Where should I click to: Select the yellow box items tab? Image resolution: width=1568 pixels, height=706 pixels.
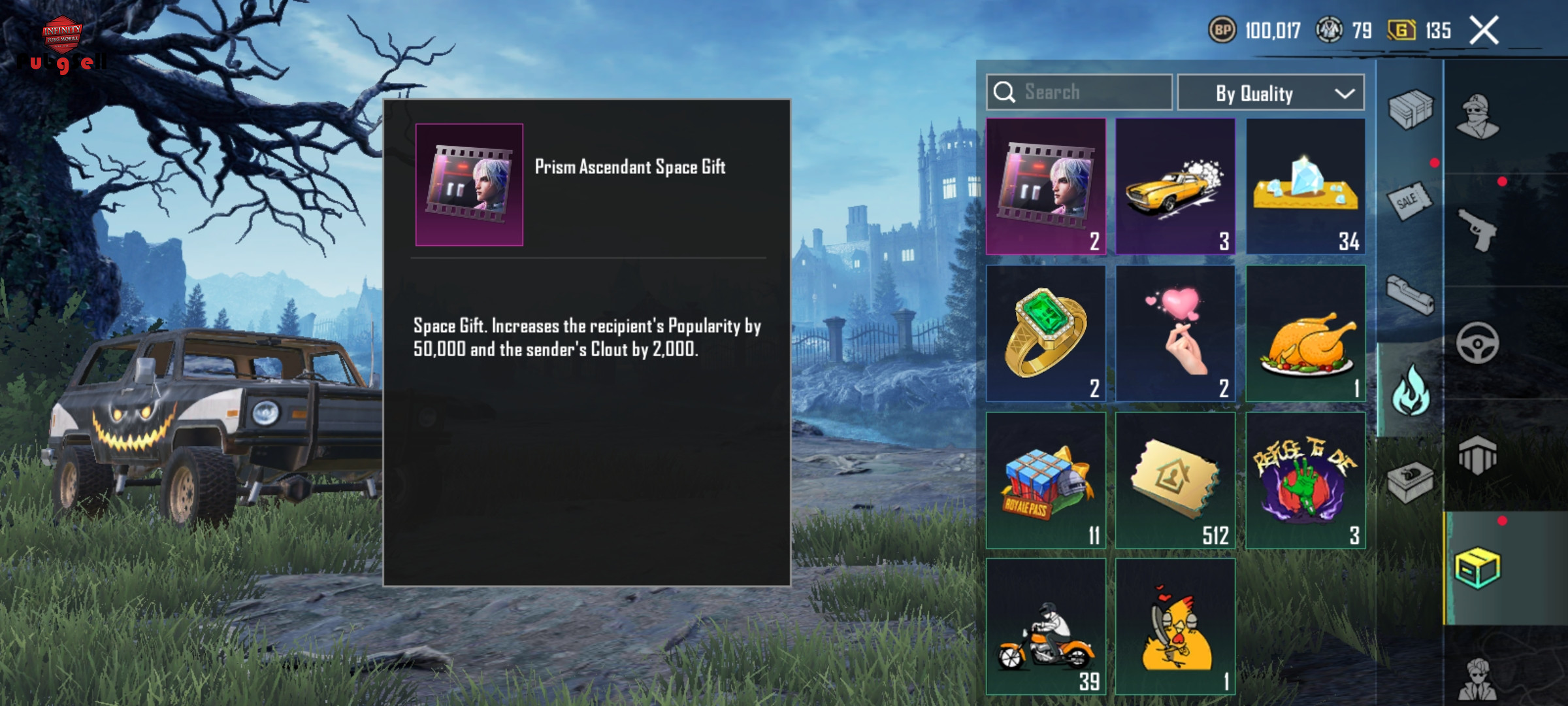pyautogui.click(x=1478, y=567)
